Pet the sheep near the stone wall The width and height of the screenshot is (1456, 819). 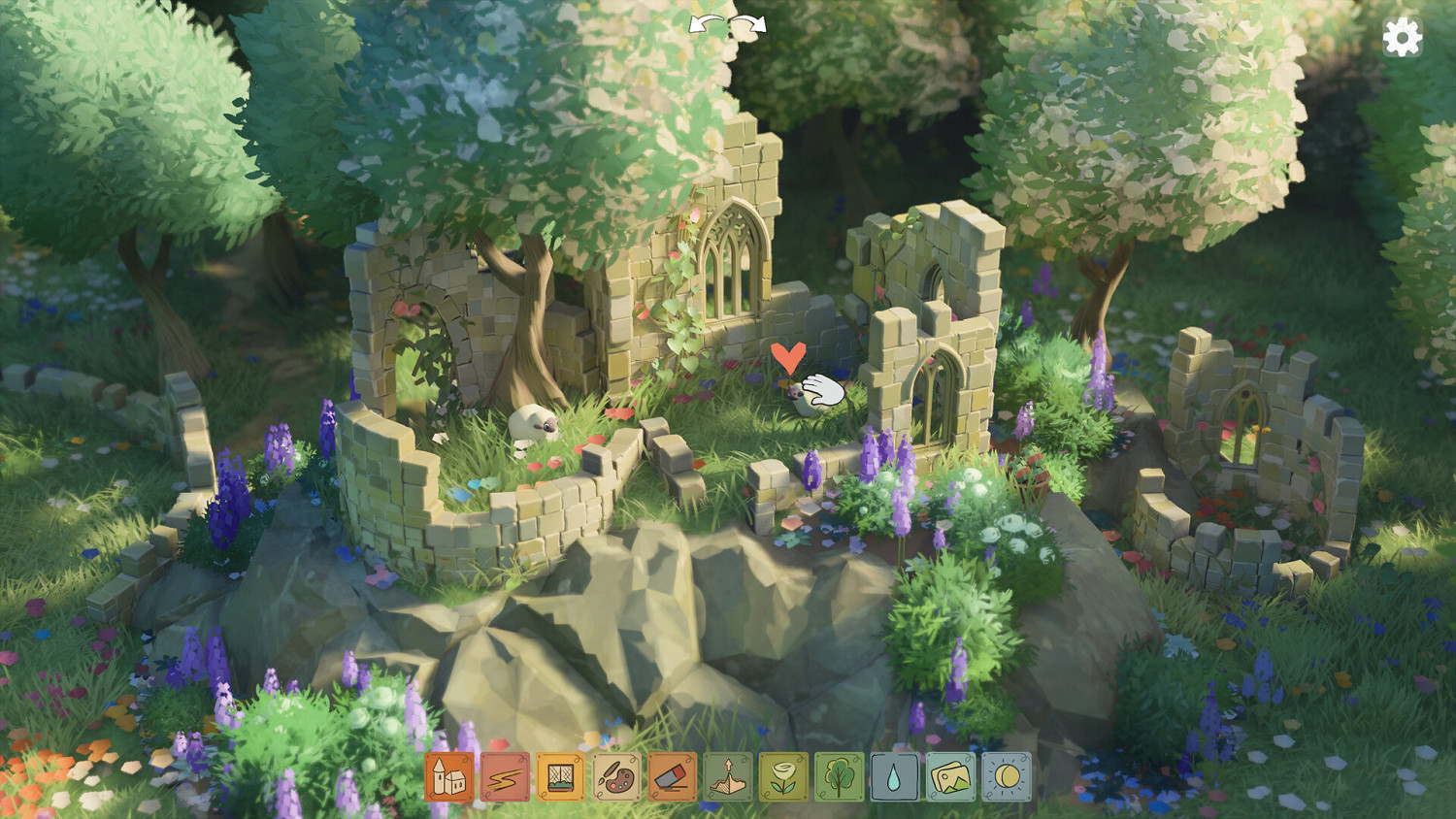pos(529,422)
